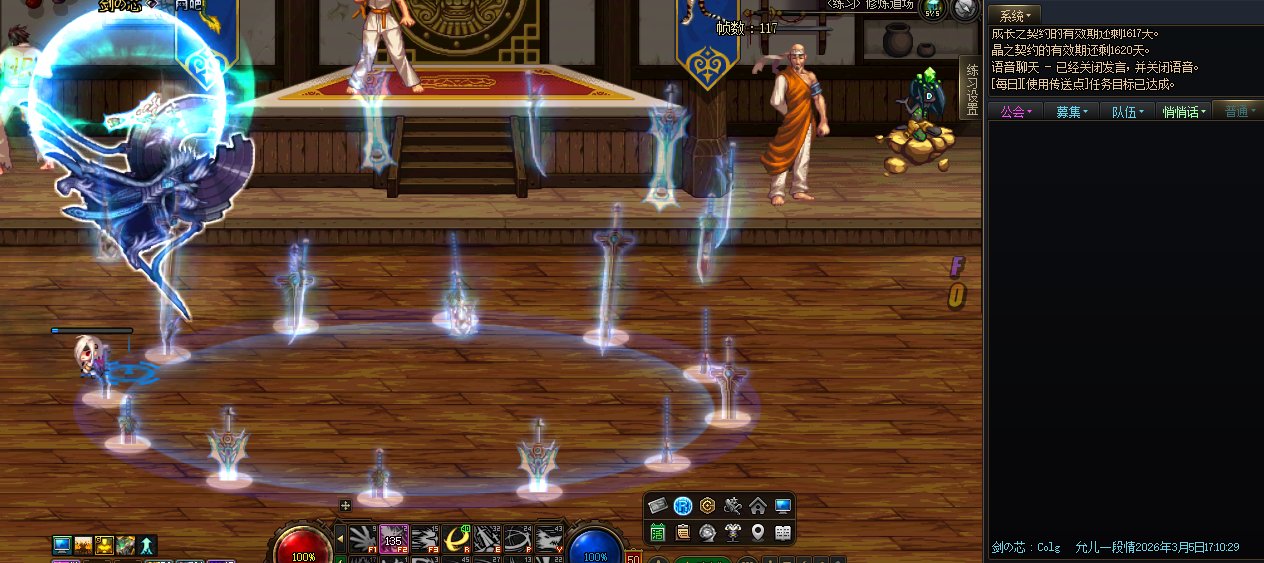1264x563 pixels.
Task: Select the map pin location icon
Action: coord(758,531)
